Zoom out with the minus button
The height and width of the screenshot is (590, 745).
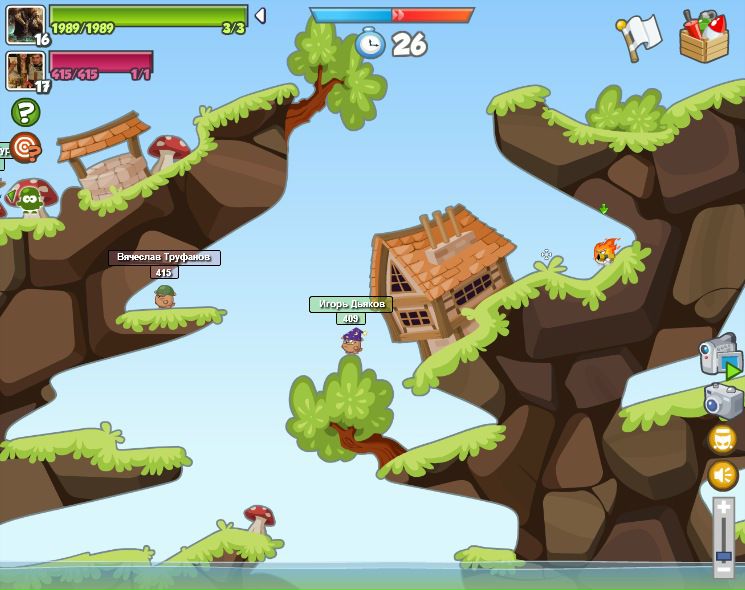(x=724, y=570)
